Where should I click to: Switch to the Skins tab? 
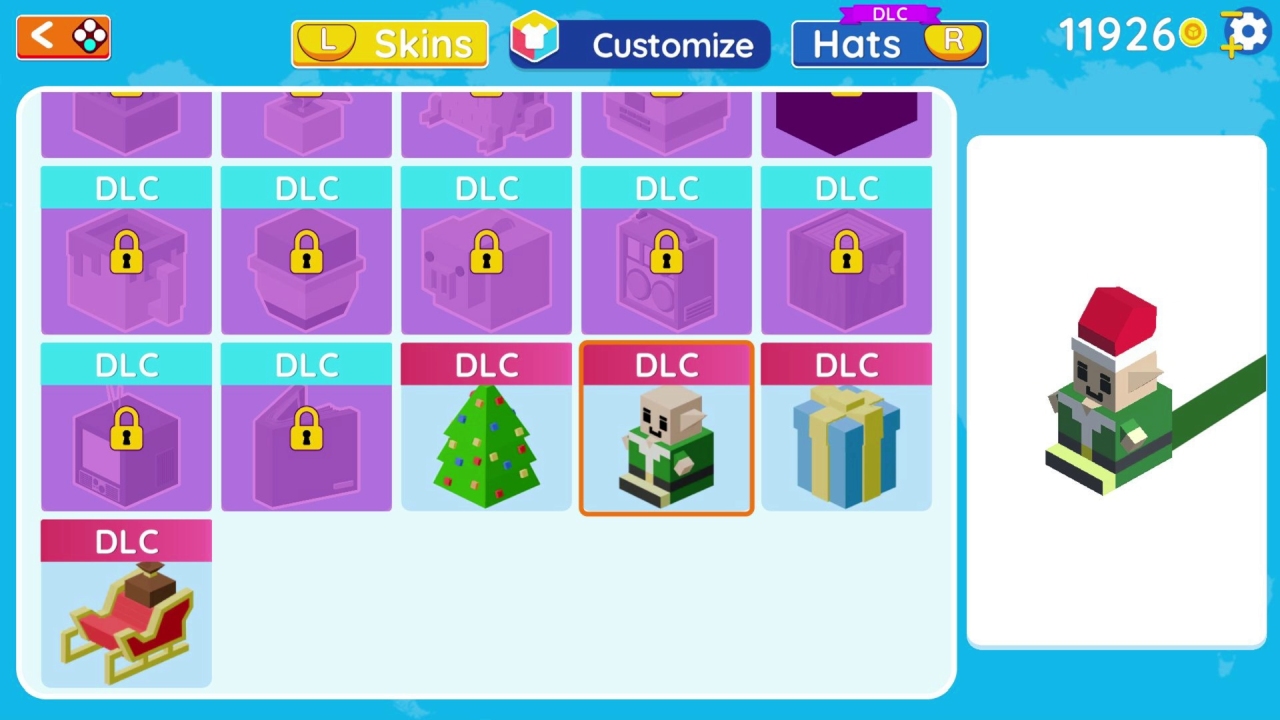point(390,43)
